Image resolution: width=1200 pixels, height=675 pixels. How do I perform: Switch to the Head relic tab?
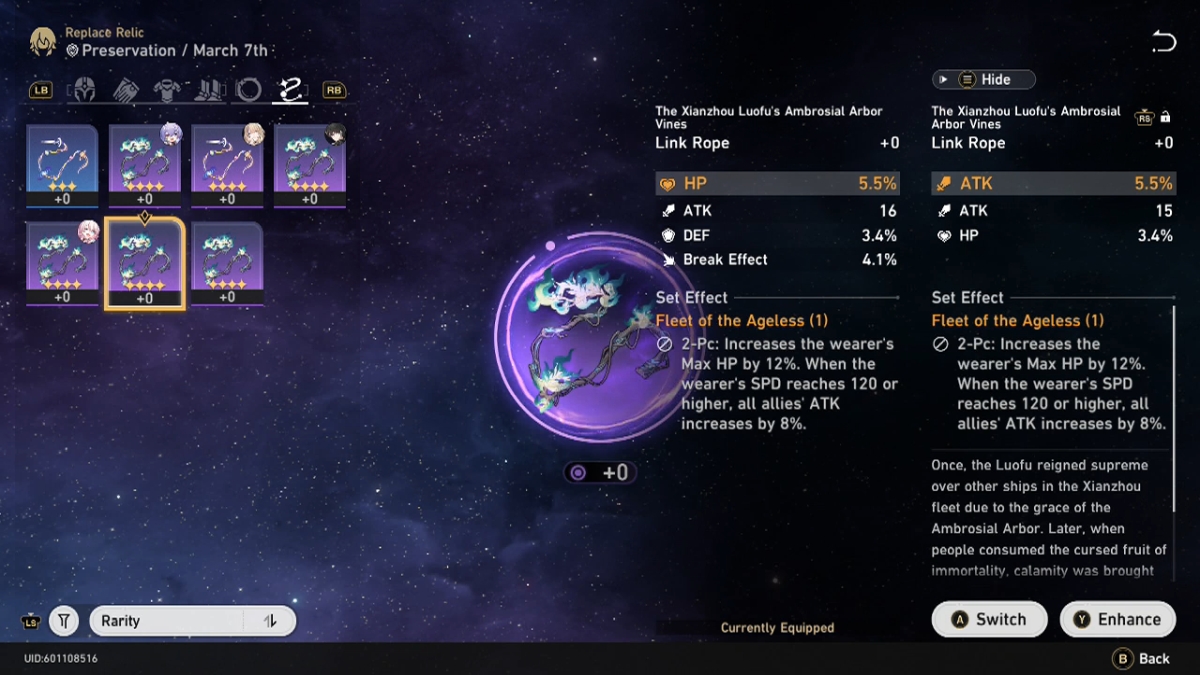pos(86,91)
